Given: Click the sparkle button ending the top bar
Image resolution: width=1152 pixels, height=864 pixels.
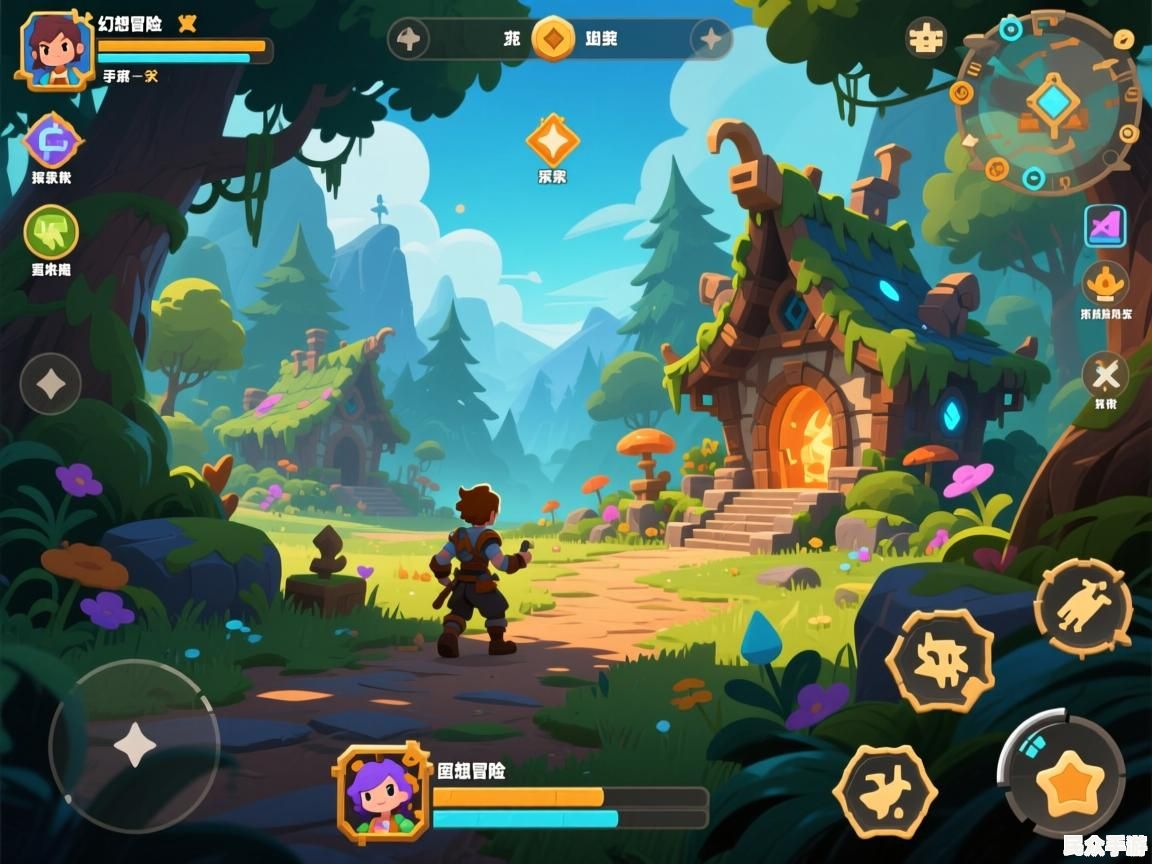Looking at the screenshot, I should coord(711,39).
